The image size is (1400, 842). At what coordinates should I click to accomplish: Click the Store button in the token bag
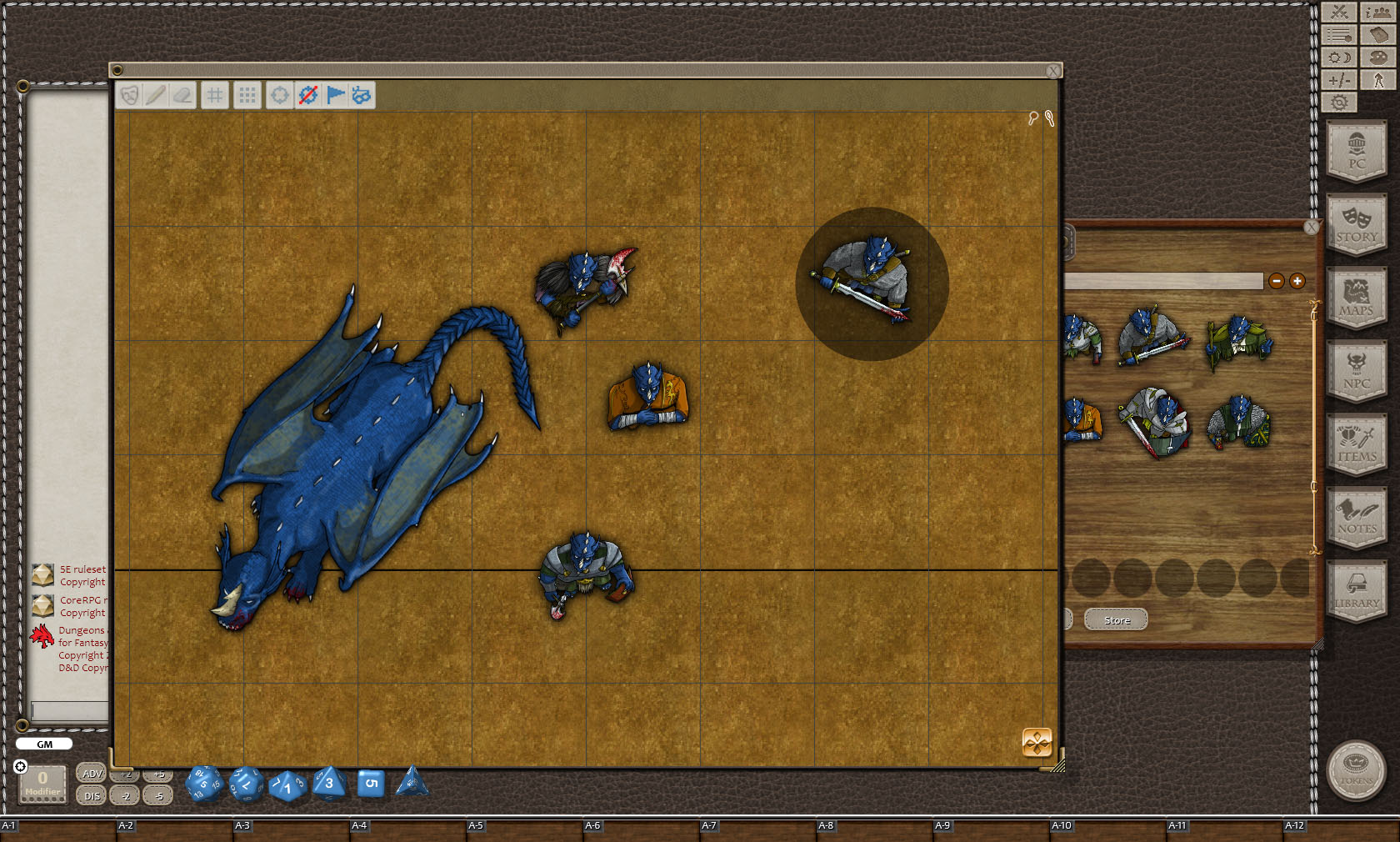pos(1115,619)
